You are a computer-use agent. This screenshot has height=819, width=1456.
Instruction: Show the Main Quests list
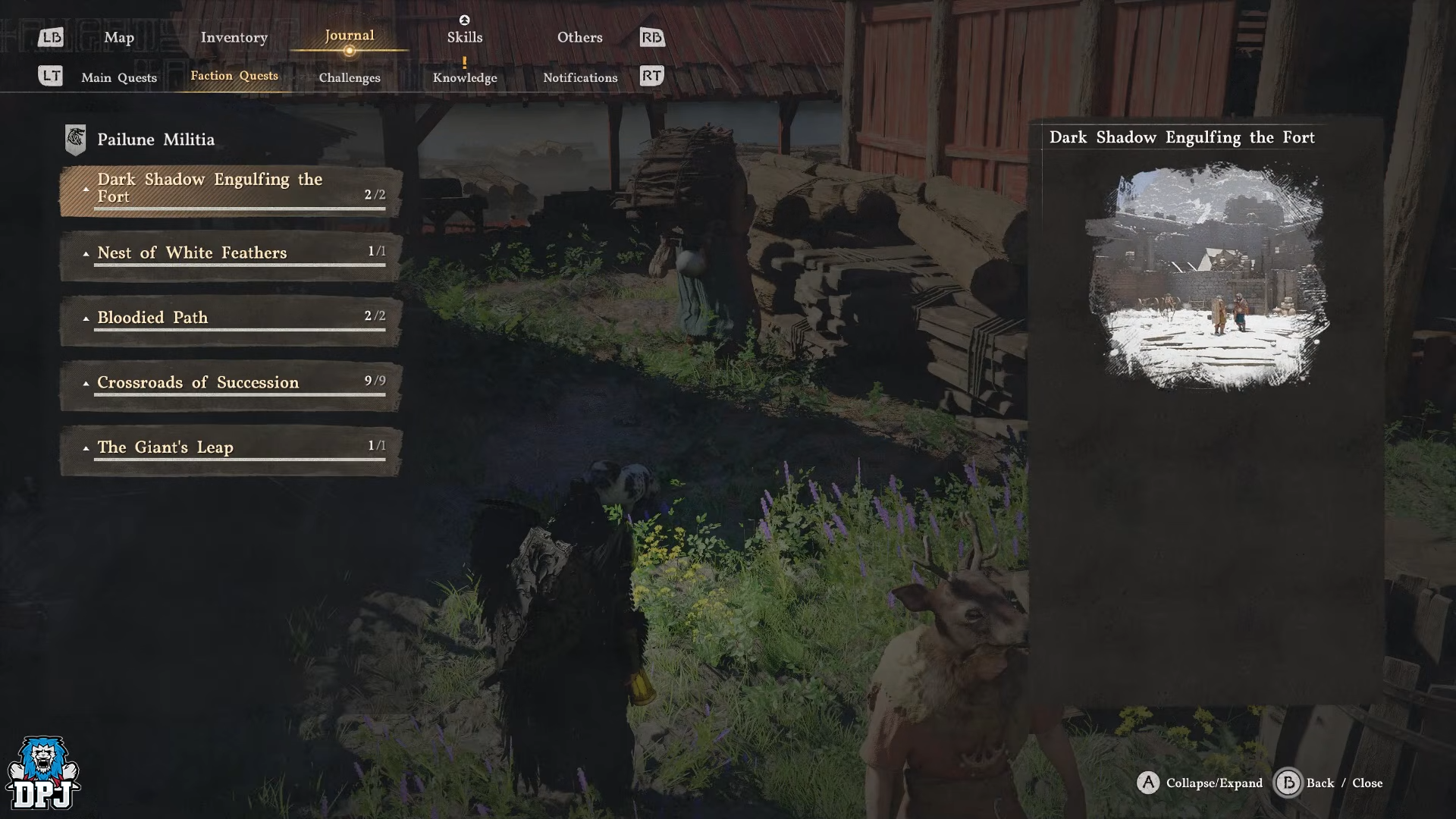[x=119, y=77]
